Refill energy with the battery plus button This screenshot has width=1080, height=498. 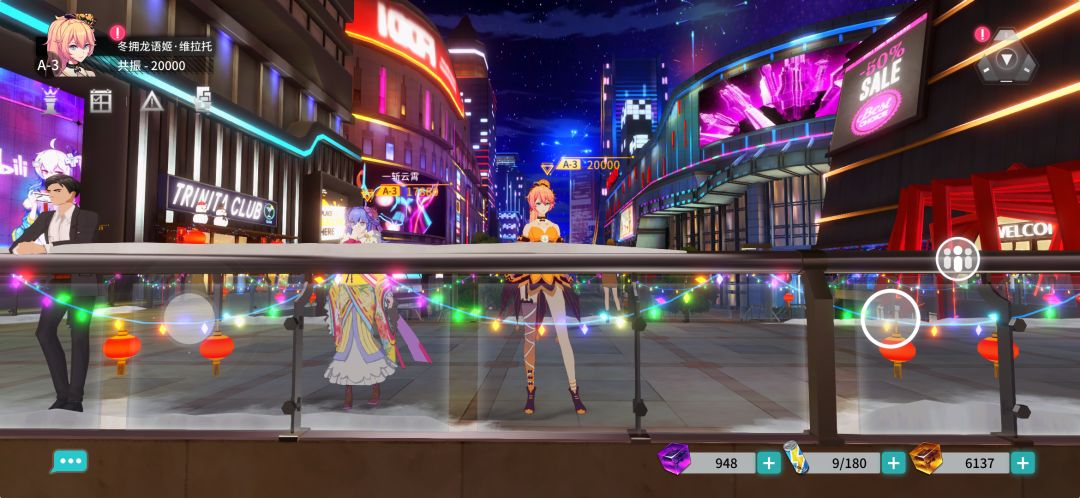click(894, 463)
